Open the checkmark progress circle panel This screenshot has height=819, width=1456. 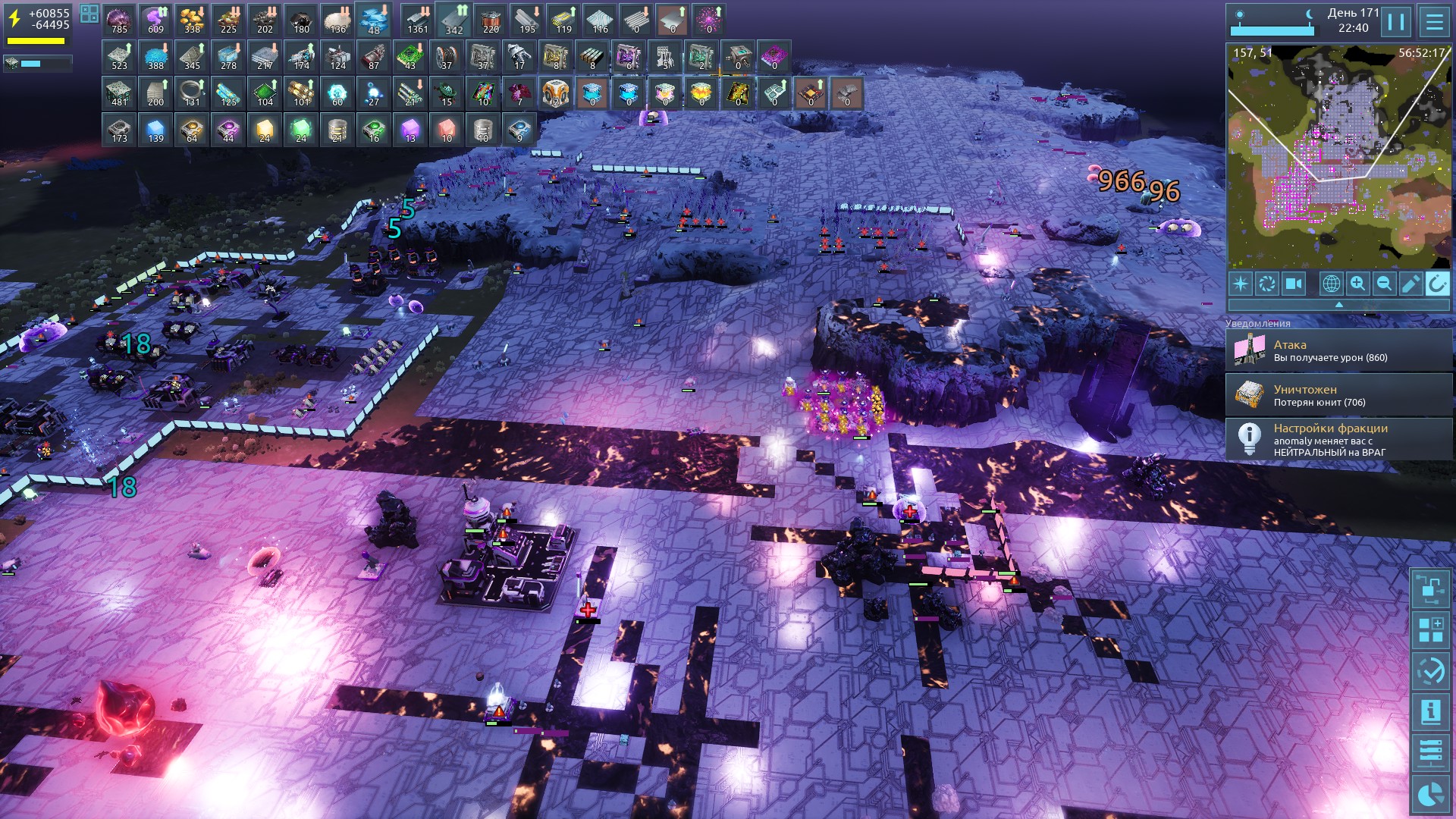point(1430,670)
